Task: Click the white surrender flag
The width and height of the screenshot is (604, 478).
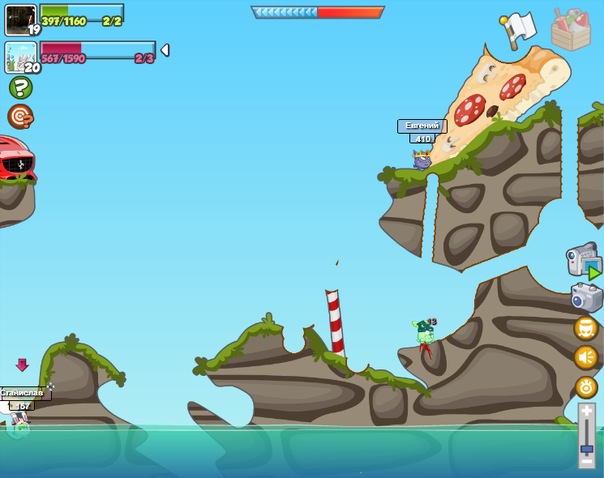Action: (518, 29)
